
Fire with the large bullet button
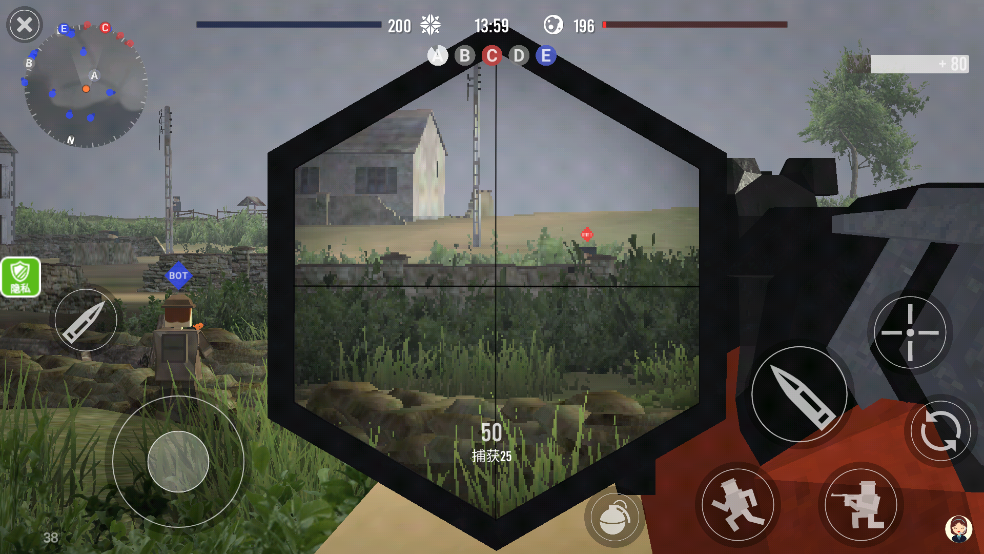click(799, 394)
